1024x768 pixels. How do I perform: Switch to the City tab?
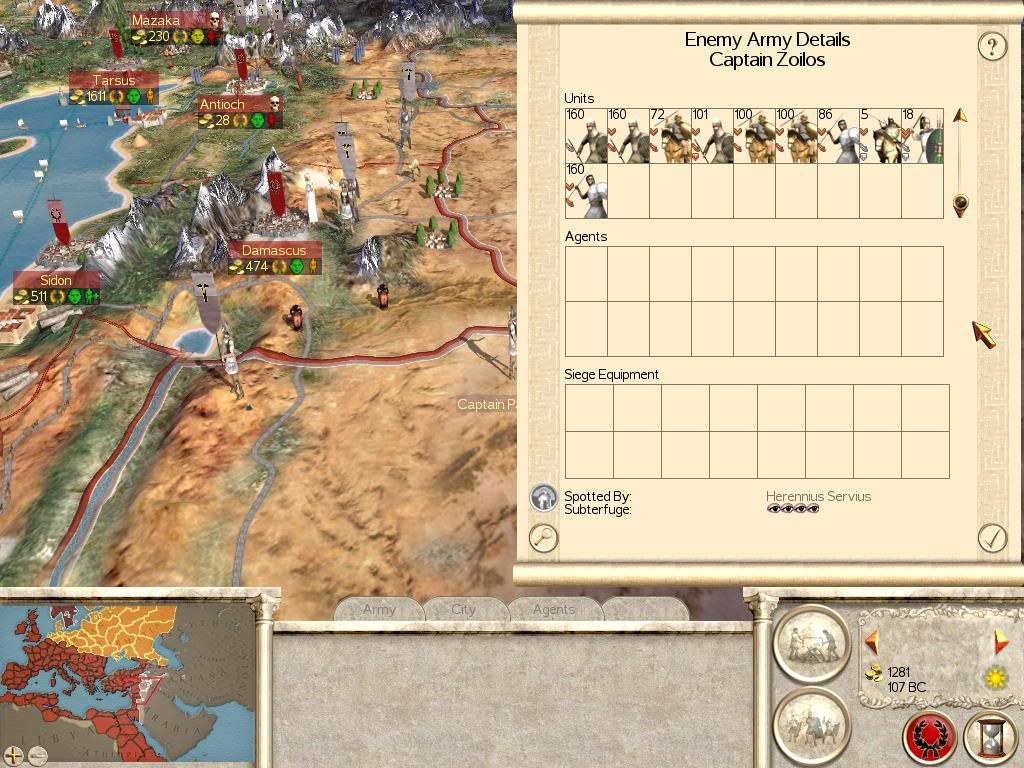pos(464,609)
